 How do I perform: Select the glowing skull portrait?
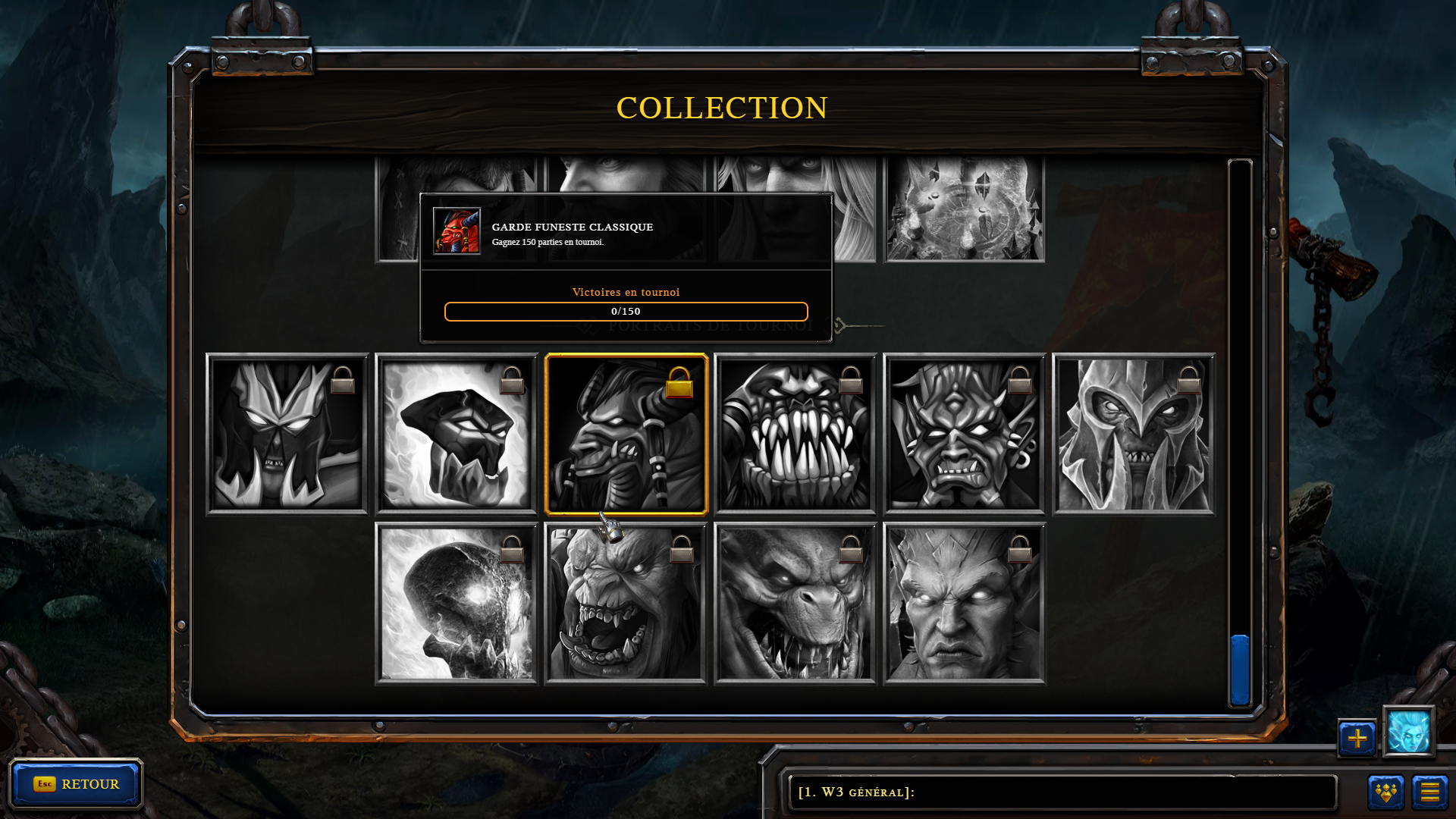457,604
